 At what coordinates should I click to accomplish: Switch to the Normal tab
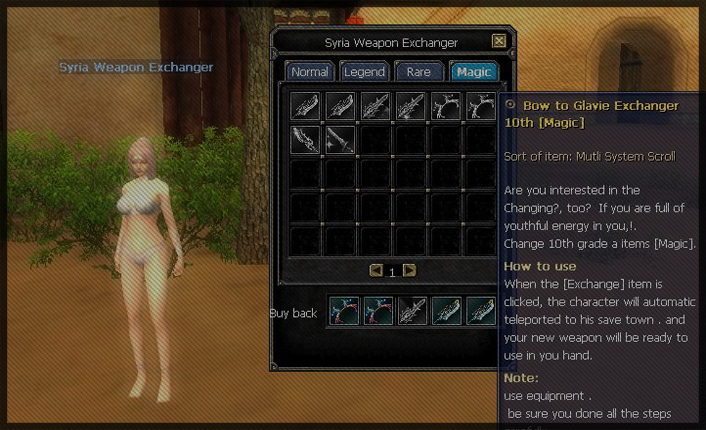(x=310, y=72)
